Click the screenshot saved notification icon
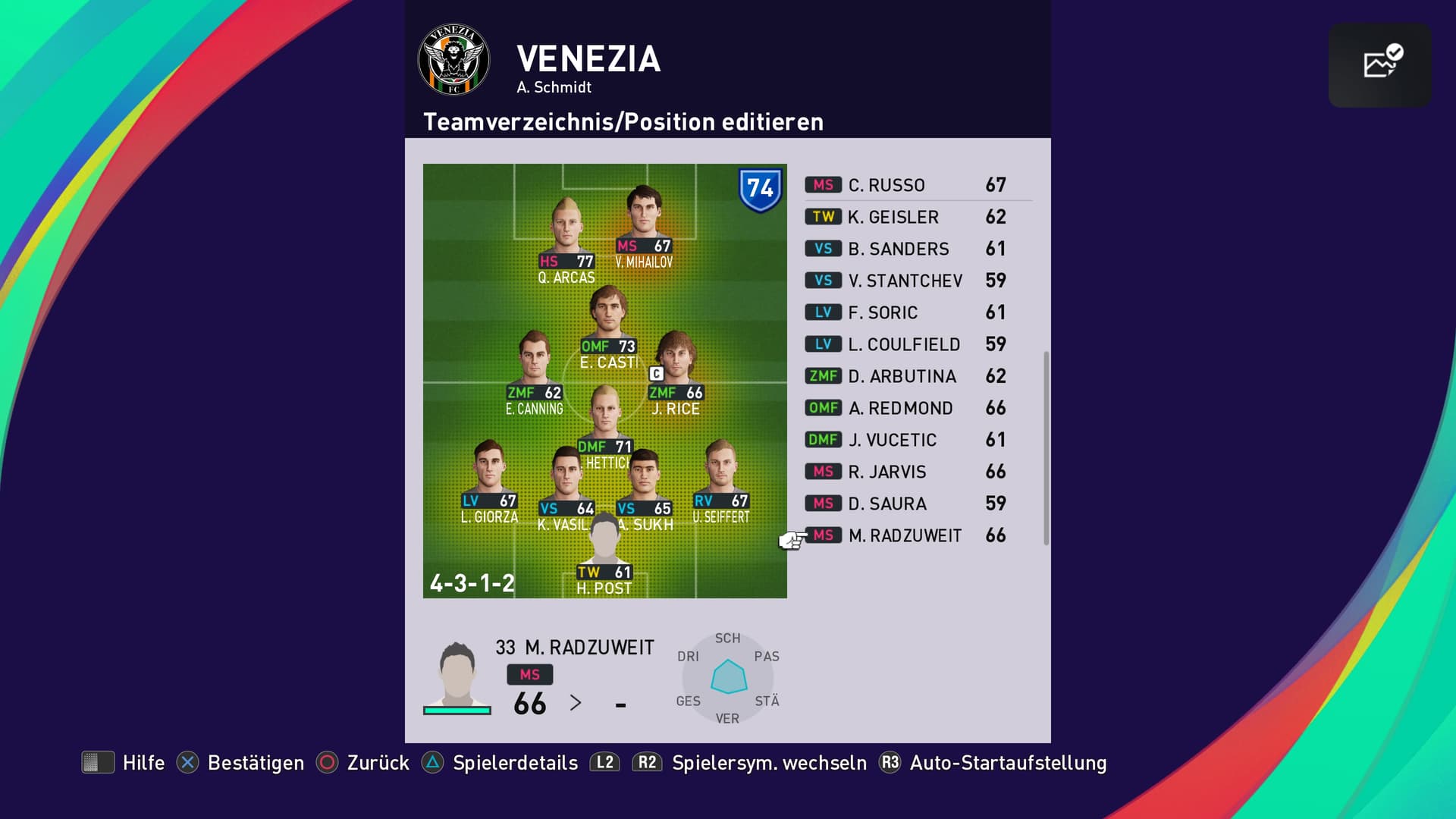 [x=1380, y=64]
